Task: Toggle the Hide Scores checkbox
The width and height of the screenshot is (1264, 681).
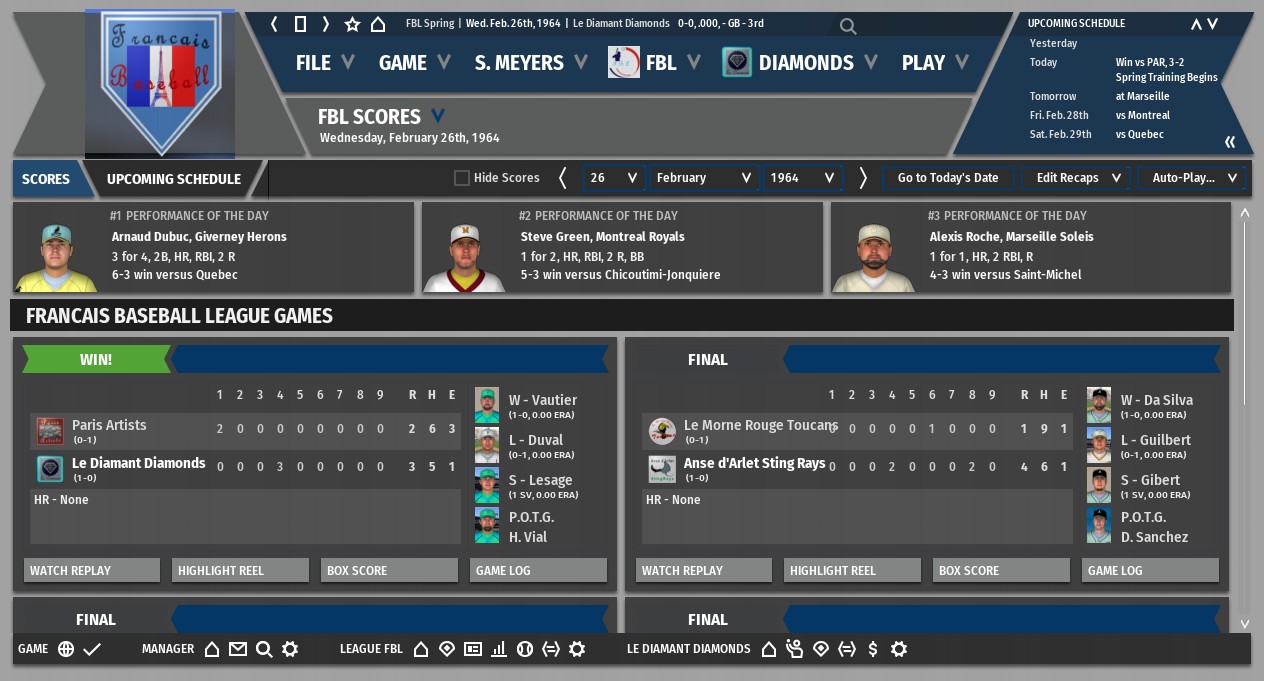Action: (462, 178)
